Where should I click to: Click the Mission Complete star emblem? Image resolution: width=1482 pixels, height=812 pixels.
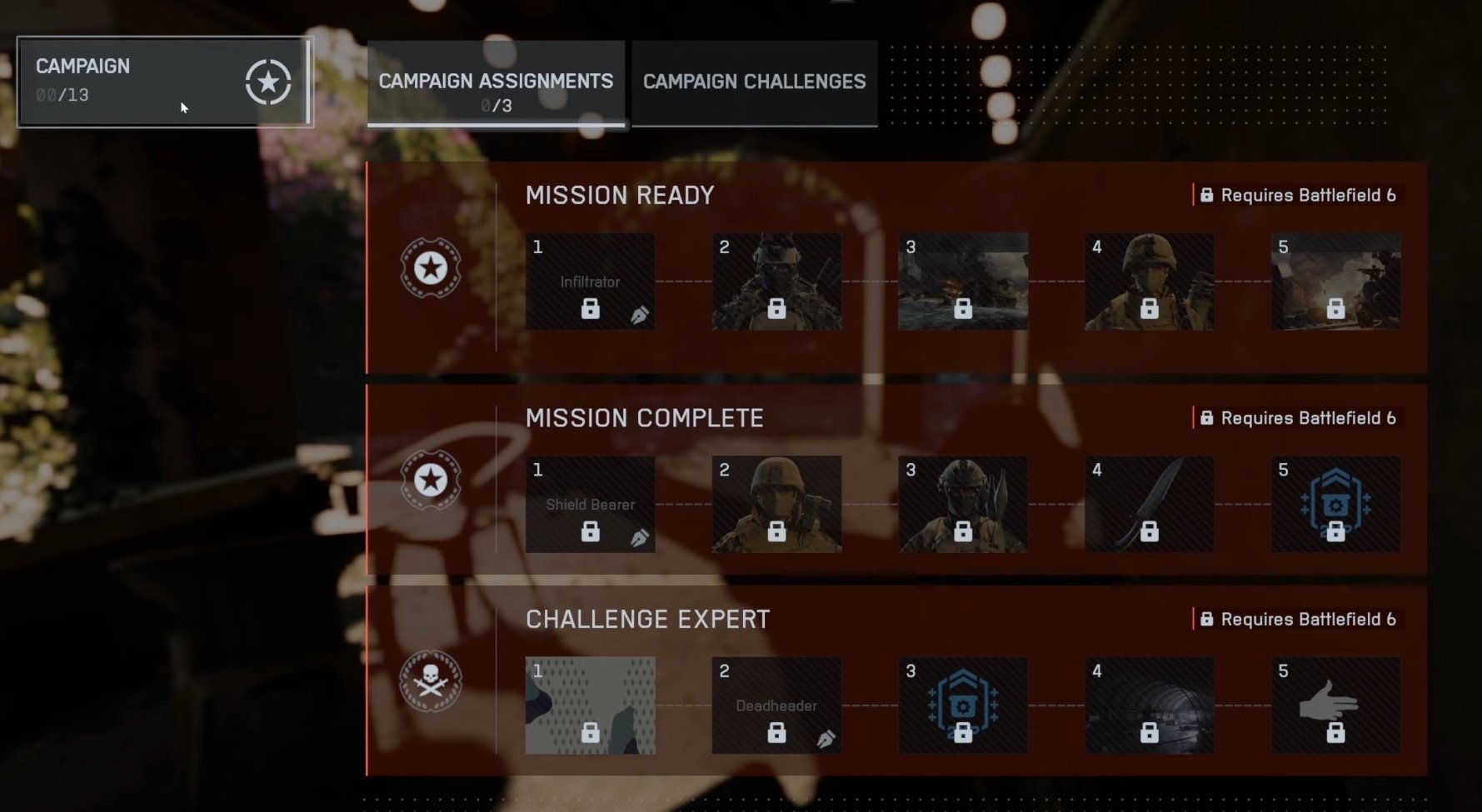pos(431,480)
